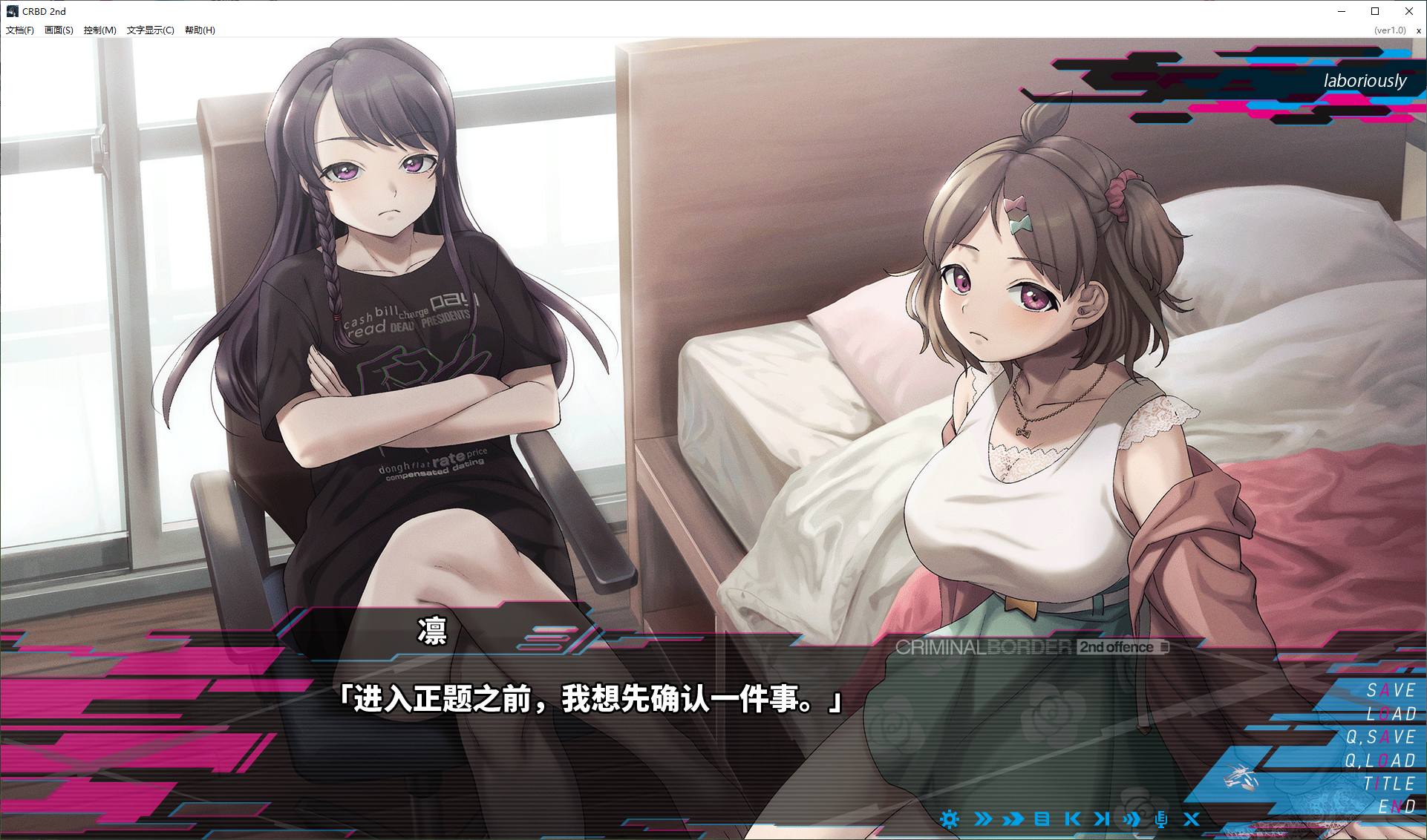Open settings via the gear icon
The height and width of the screenshot is (840, 1427).
click(x=949, y=819)
